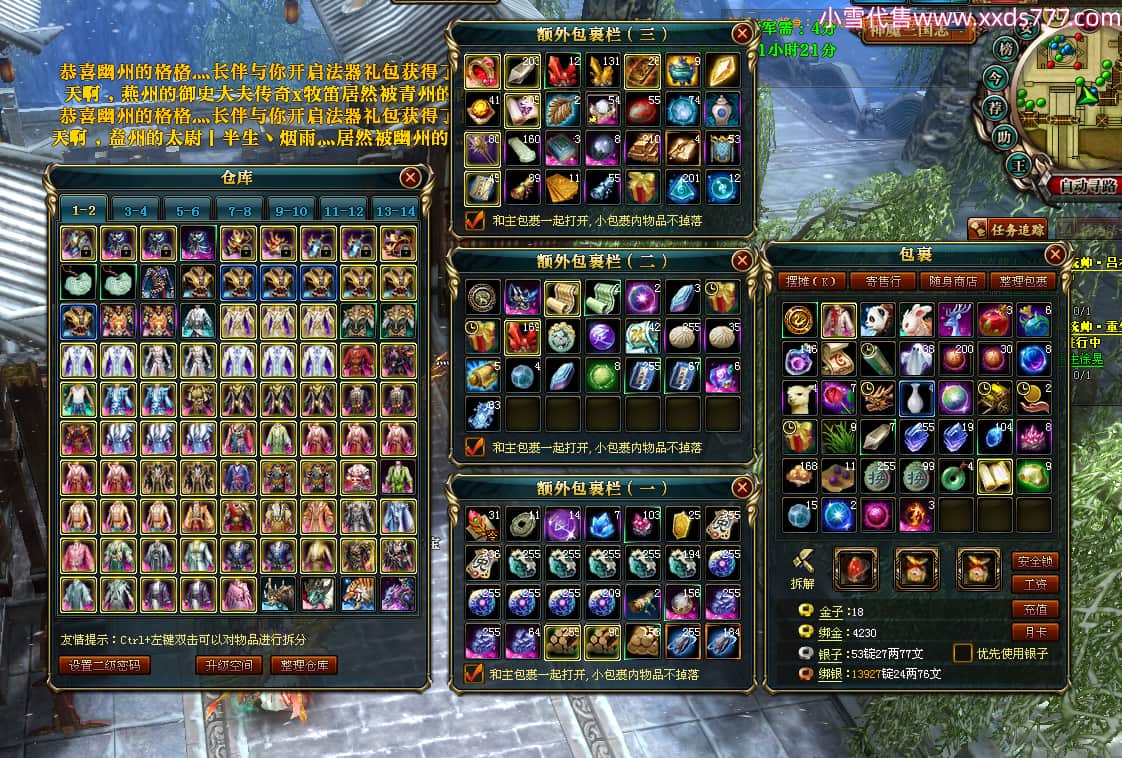
Task: Click the 充值 recharge button
Action: click(1035, 608)
